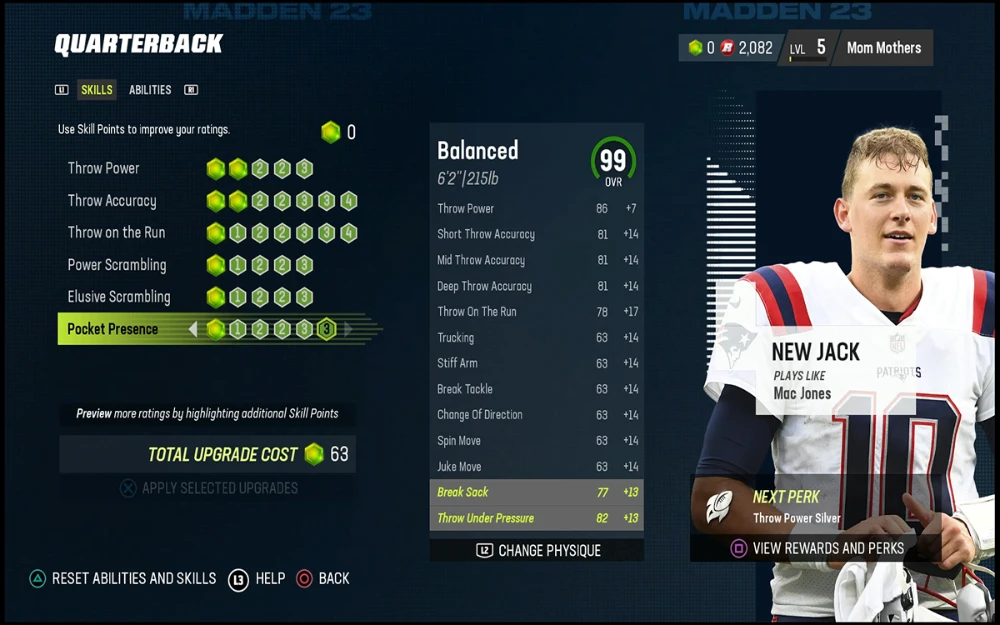Select the Skills tab

[97, 90]
